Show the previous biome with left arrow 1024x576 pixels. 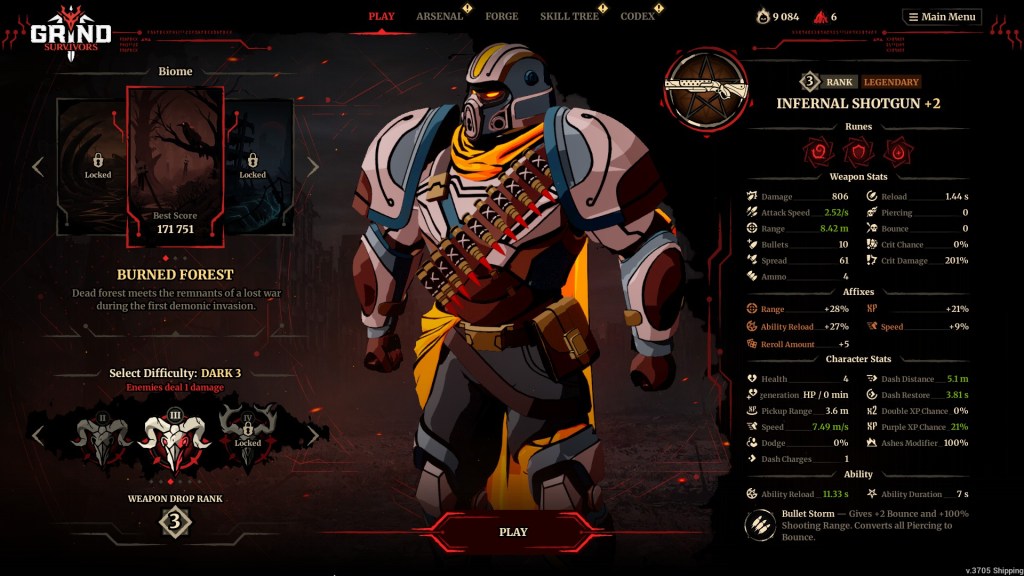coord(38,166)
